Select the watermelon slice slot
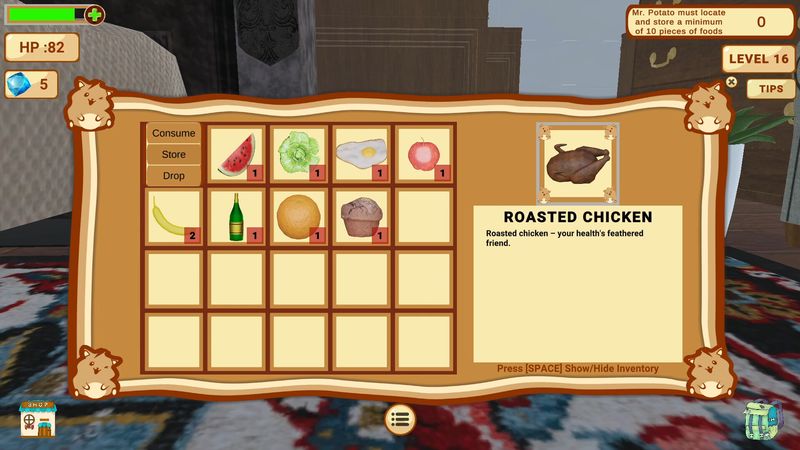The height and width of the screenshot is (450, 800). [x=237, y=154]
